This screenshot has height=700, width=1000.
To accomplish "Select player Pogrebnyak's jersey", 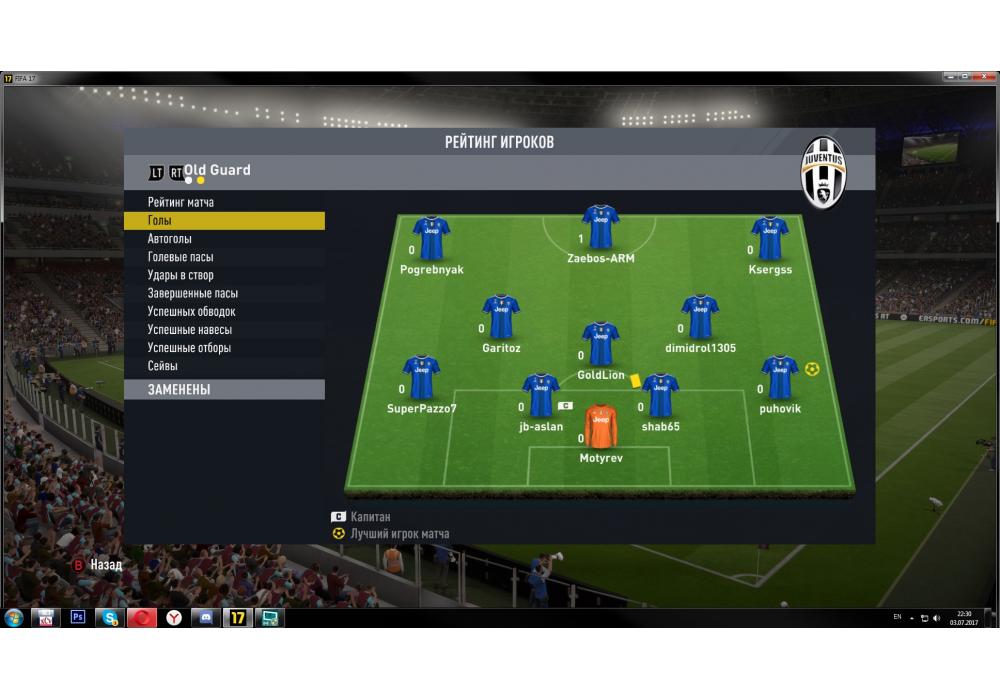I will point(431,239).
